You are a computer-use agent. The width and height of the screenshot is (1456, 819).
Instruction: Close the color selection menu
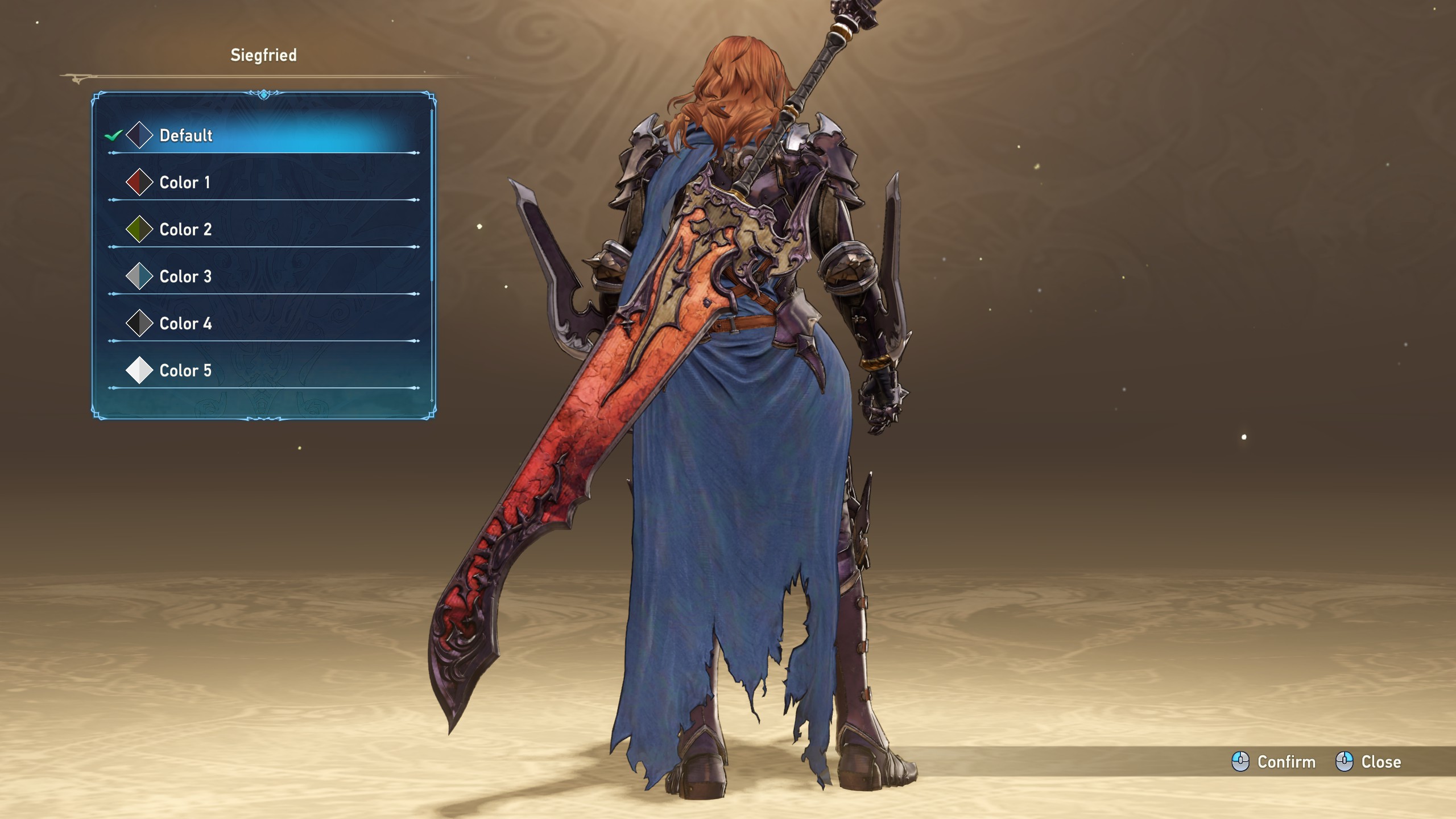(1368, 762)
